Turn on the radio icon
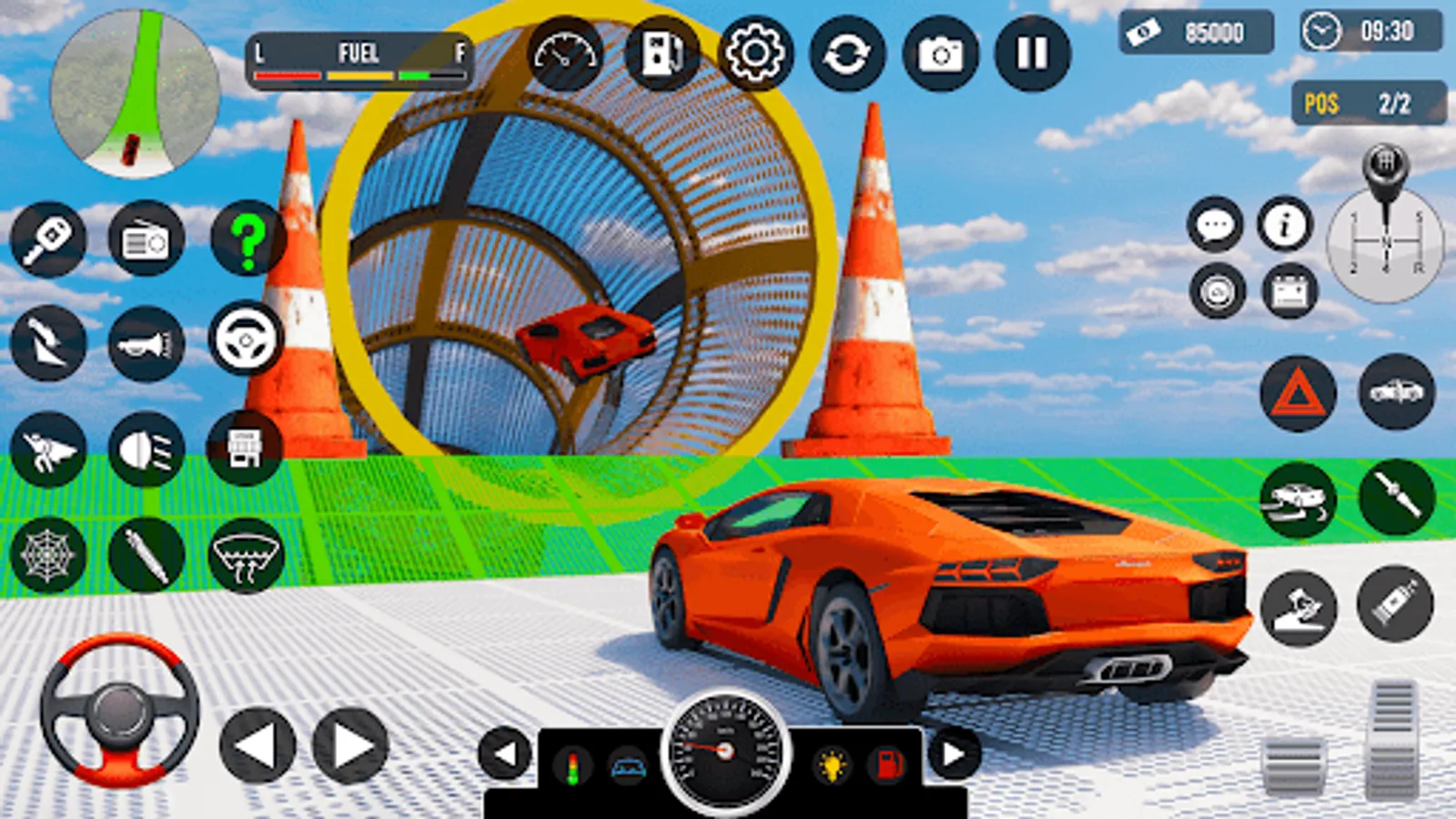Image resolution: width=1456 pixels, height=819 pixels. (x=146, y=238)
